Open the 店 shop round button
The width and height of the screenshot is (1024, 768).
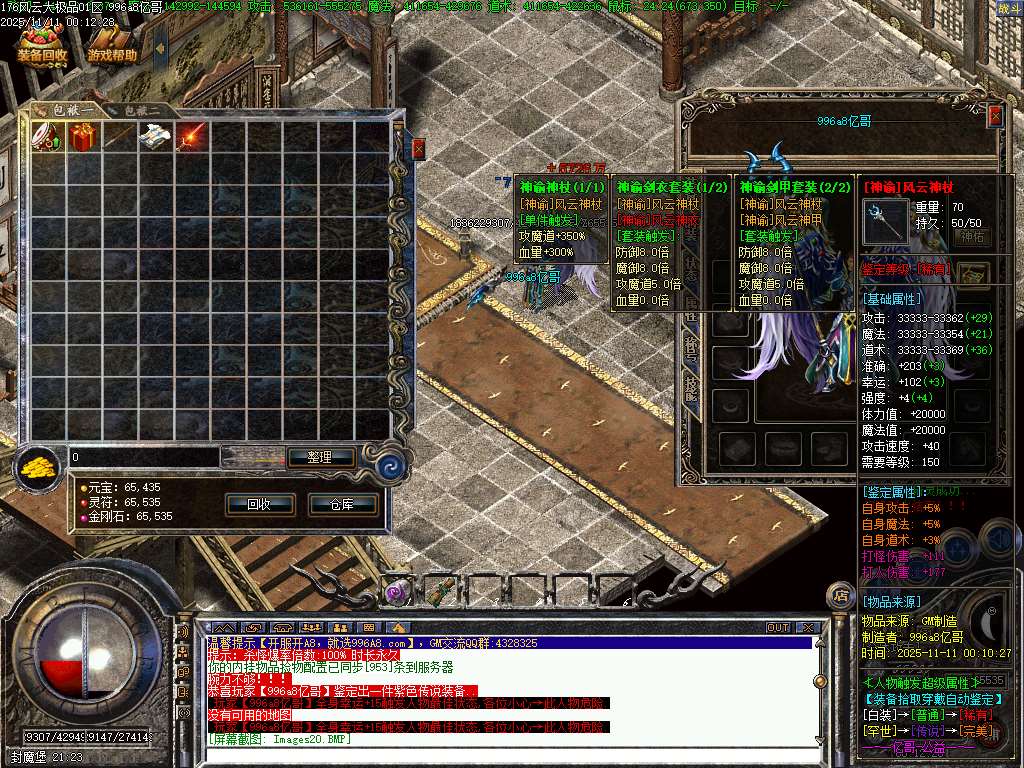click(840, 597)
